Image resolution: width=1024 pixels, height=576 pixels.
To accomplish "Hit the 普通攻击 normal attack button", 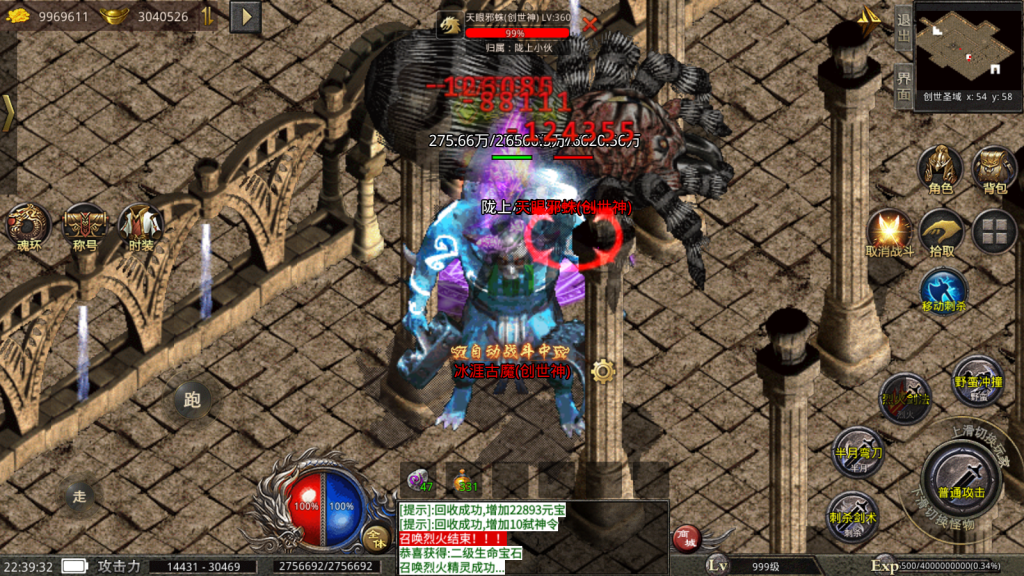I will point(962,482).
